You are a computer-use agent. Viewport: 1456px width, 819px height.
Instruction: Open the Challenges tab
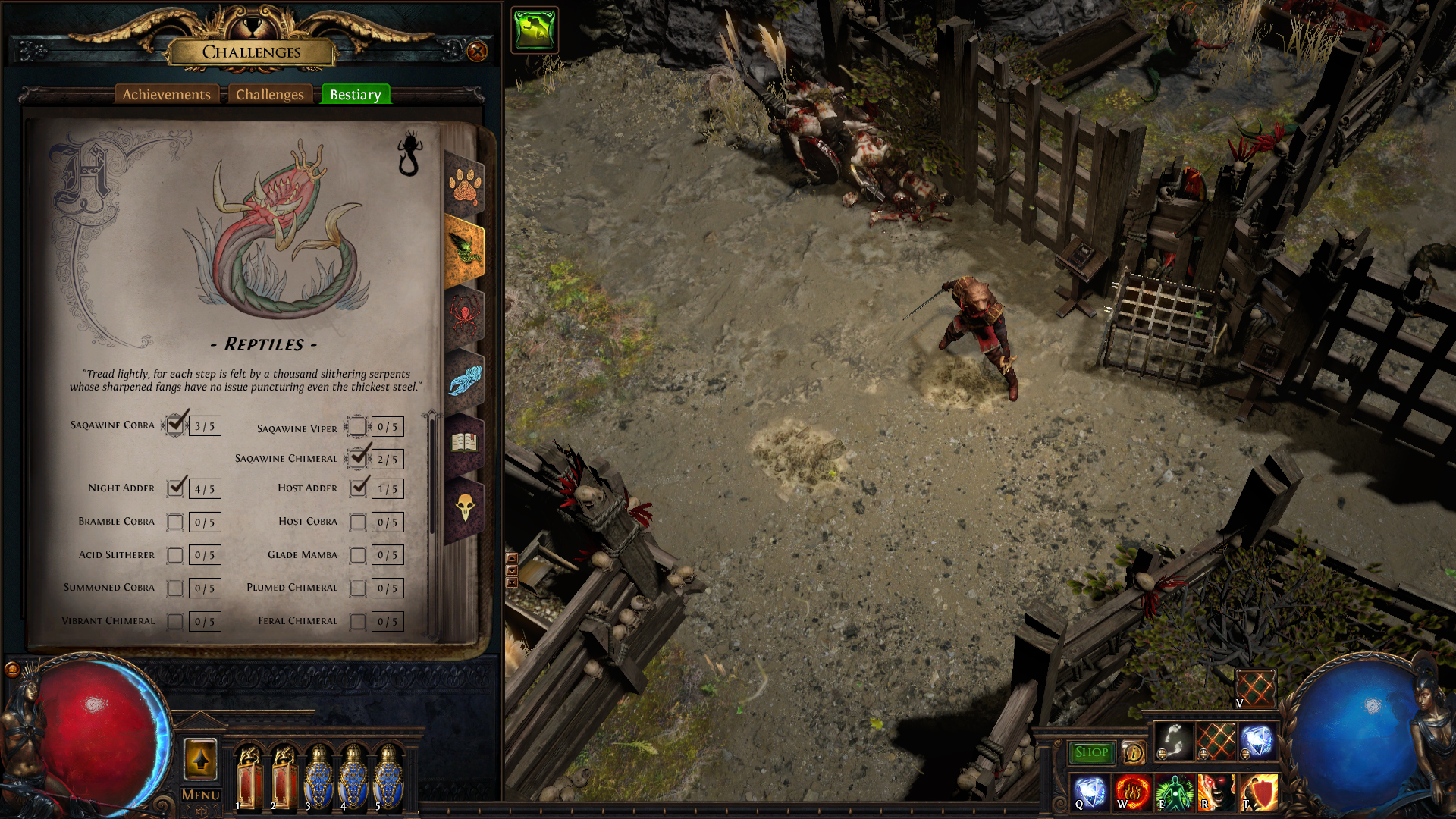pos(269,95)
